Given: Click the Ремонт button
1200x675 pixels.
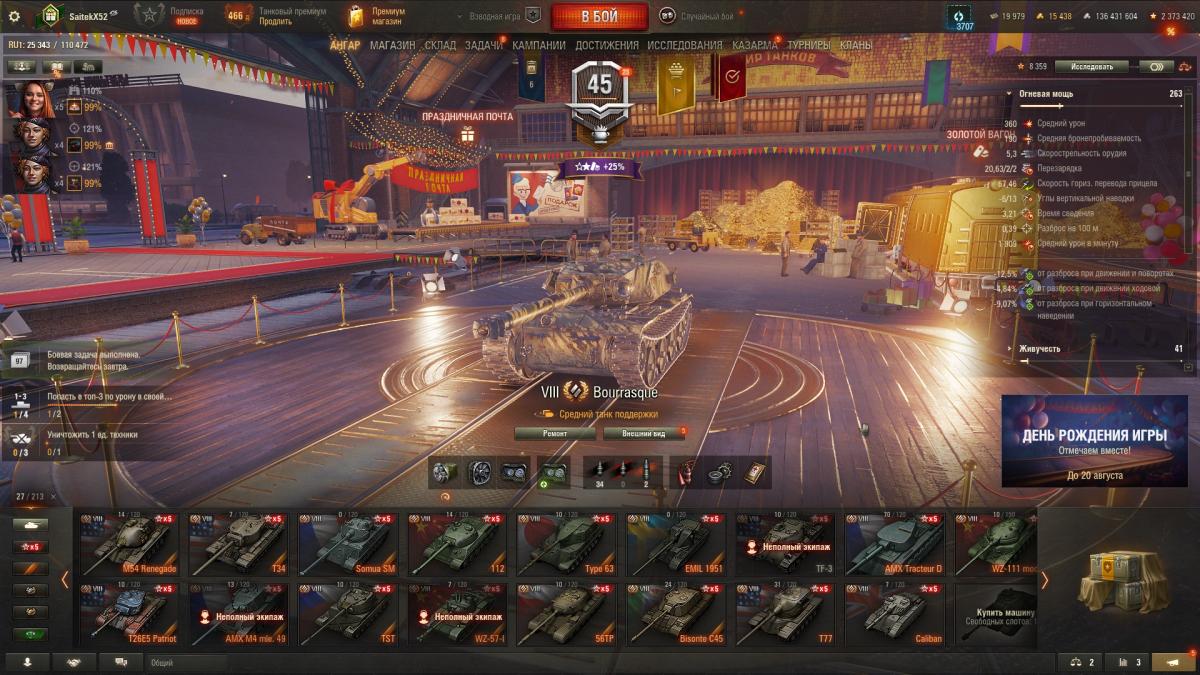Looking at the screenshot, I should 555,433.
